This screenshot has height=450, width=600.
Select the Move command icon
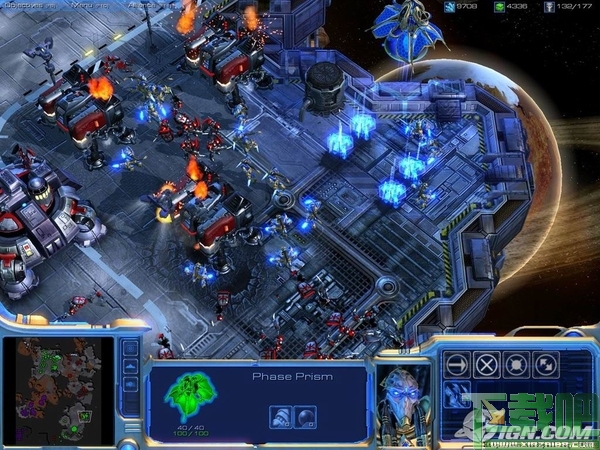456,365
